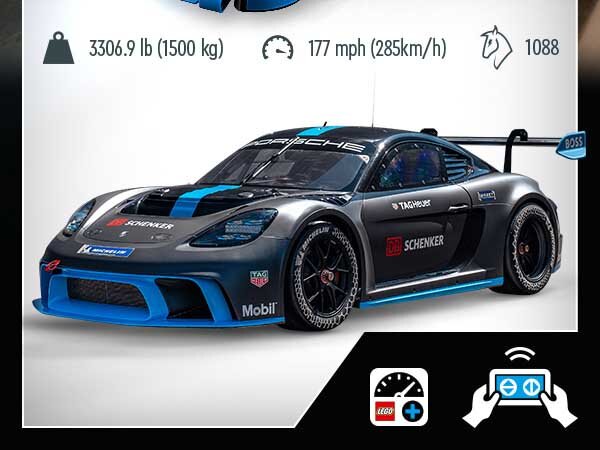600x450 pixels.
Task: Open the LEGO speedometer plus icon
Action: (x=399, y=397)
